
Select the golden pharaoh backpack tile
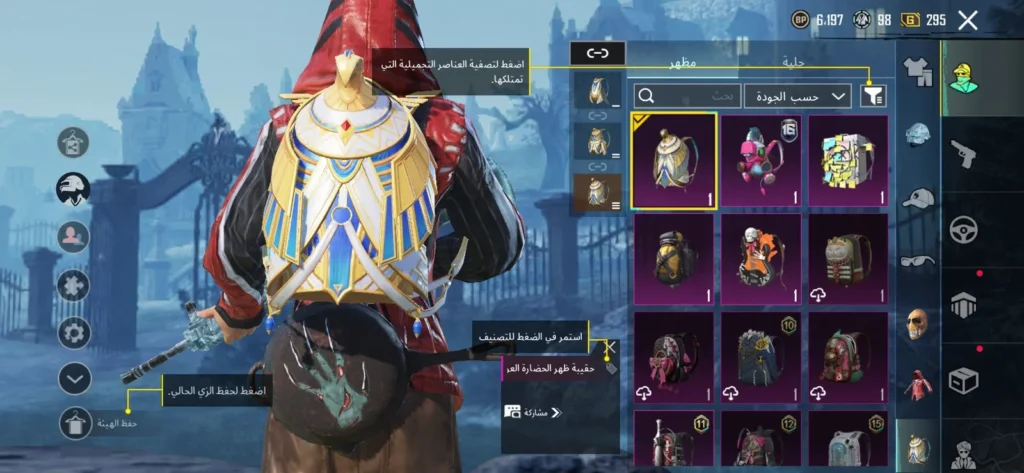click(x=675, y=160)
